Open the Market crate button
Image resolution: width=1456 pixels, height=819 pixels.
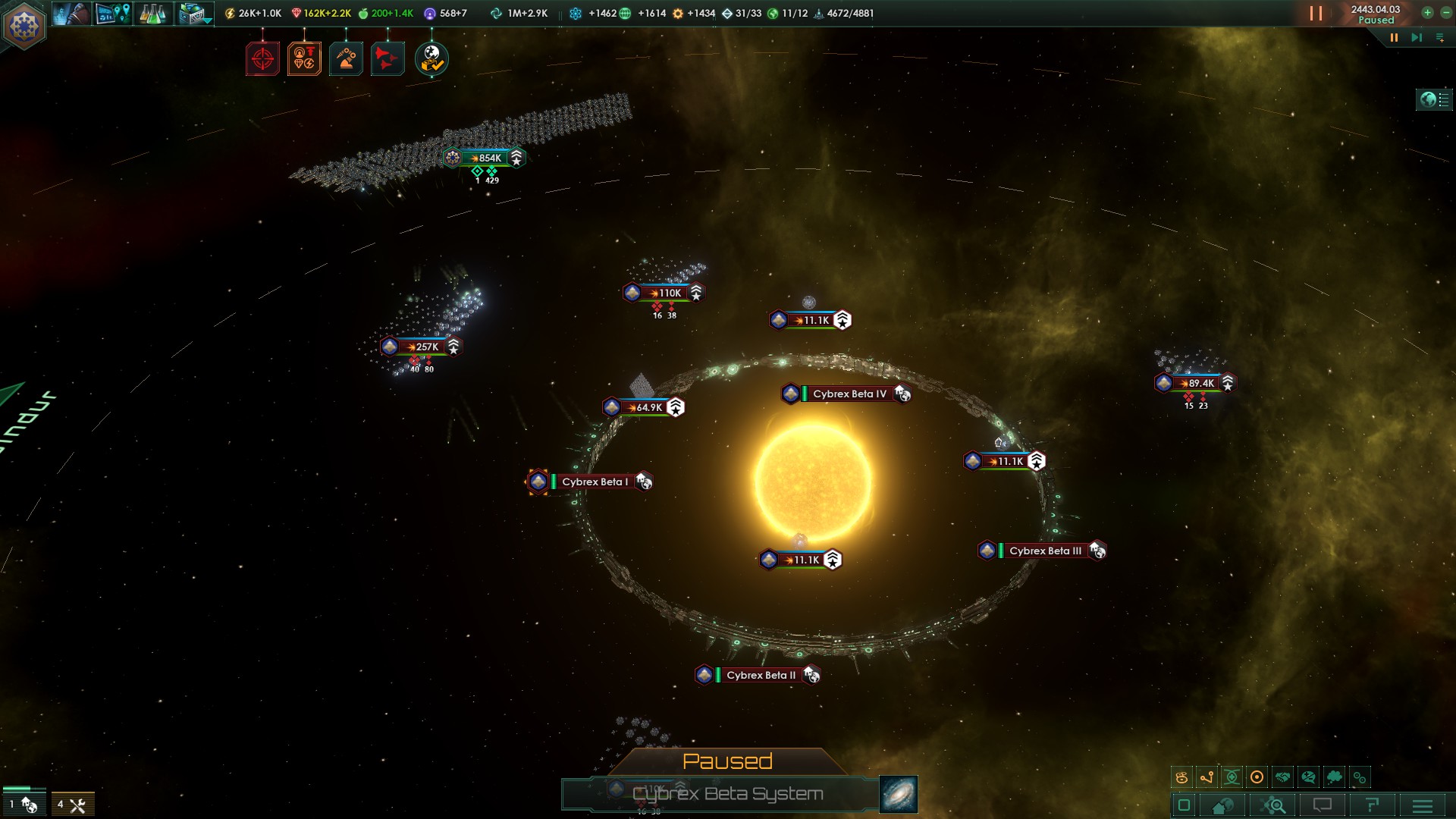point(194,14)
